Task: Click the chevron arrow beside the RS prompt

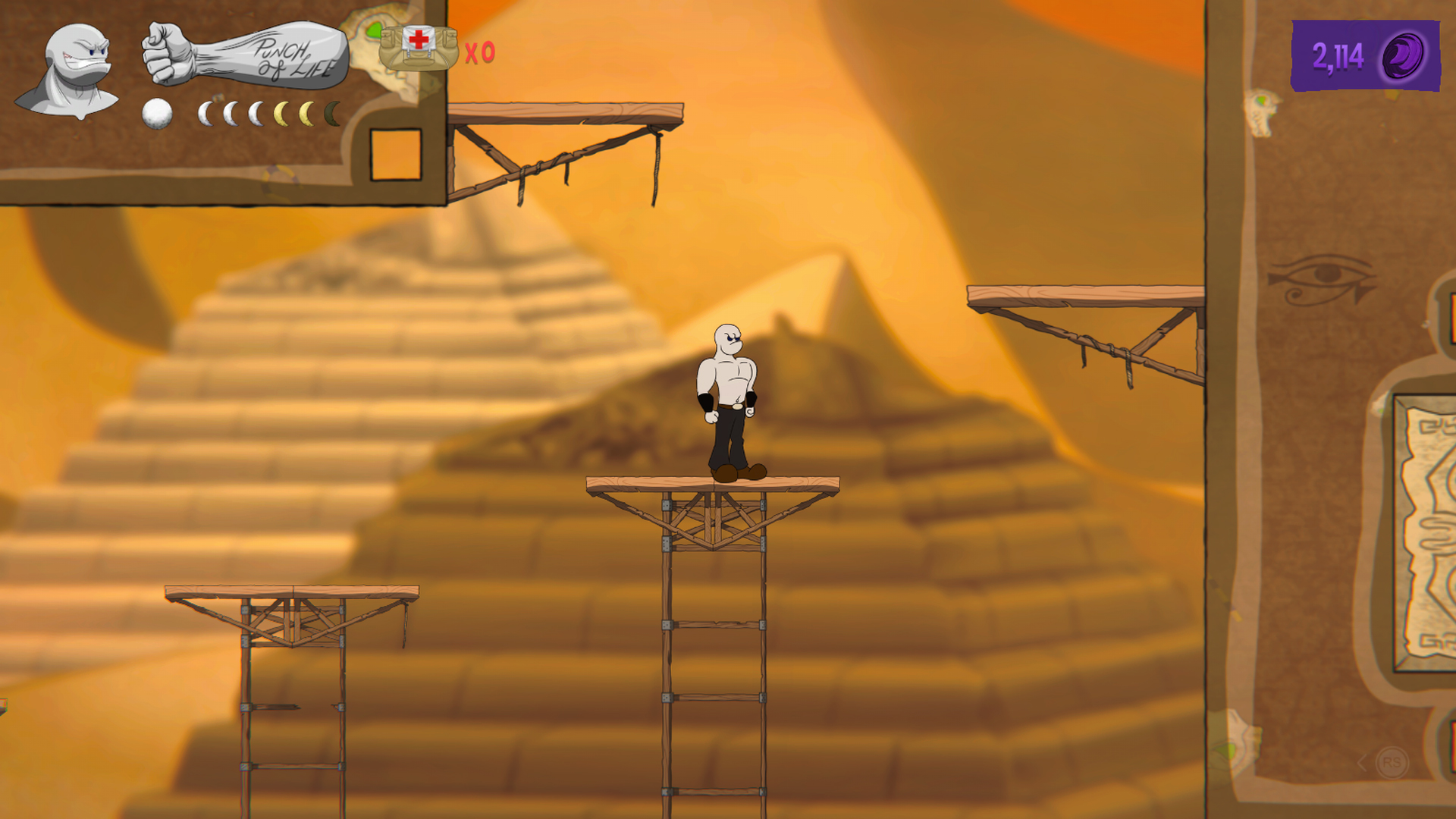Action: point(1360,762)
